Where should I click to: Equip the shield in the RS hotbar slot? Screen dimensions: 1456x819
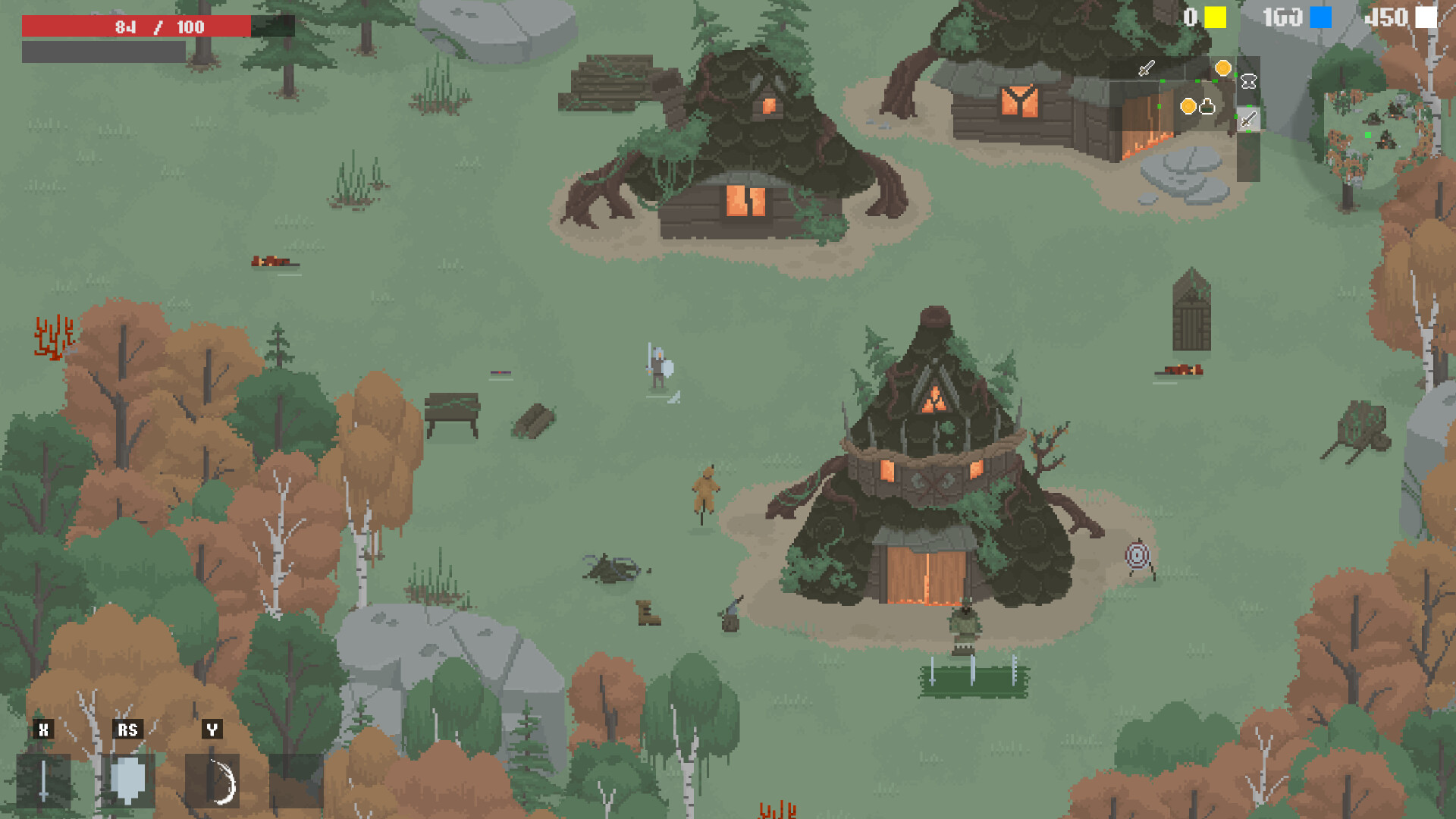tap(129, 780)
